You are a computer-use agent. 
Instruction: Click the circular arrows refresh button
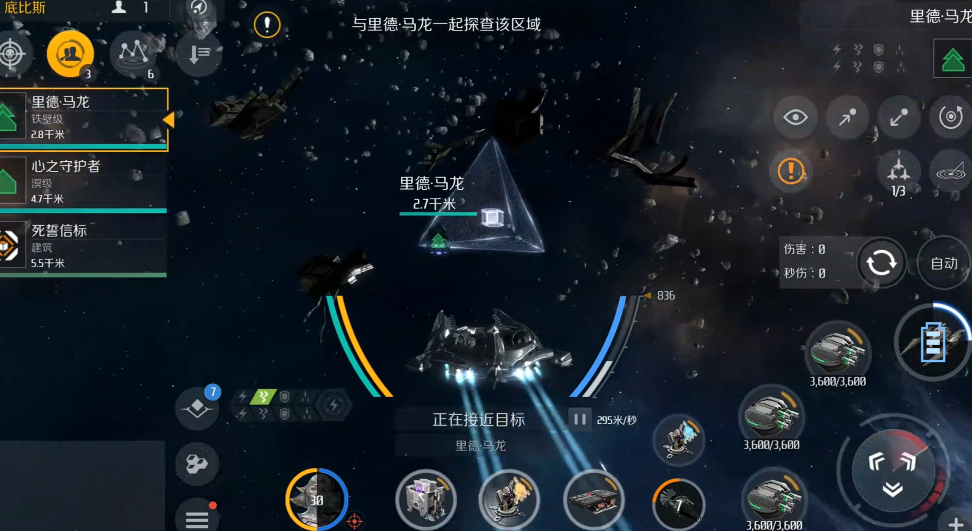point(881,263)
